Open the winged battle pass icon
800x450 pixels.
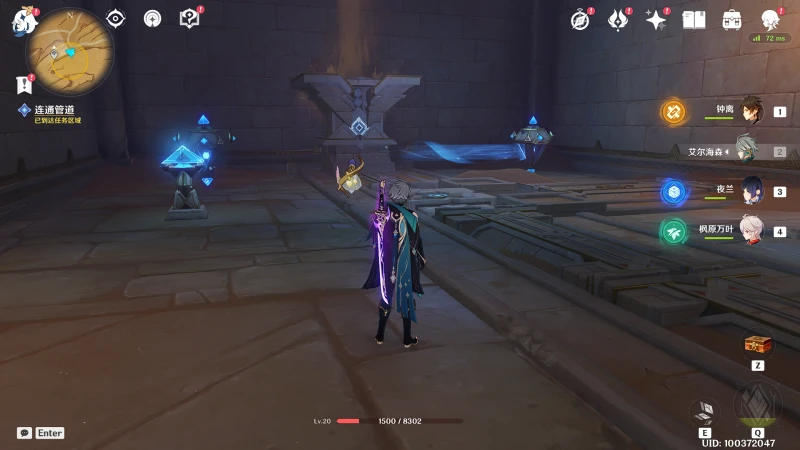[x=618, y=19]
